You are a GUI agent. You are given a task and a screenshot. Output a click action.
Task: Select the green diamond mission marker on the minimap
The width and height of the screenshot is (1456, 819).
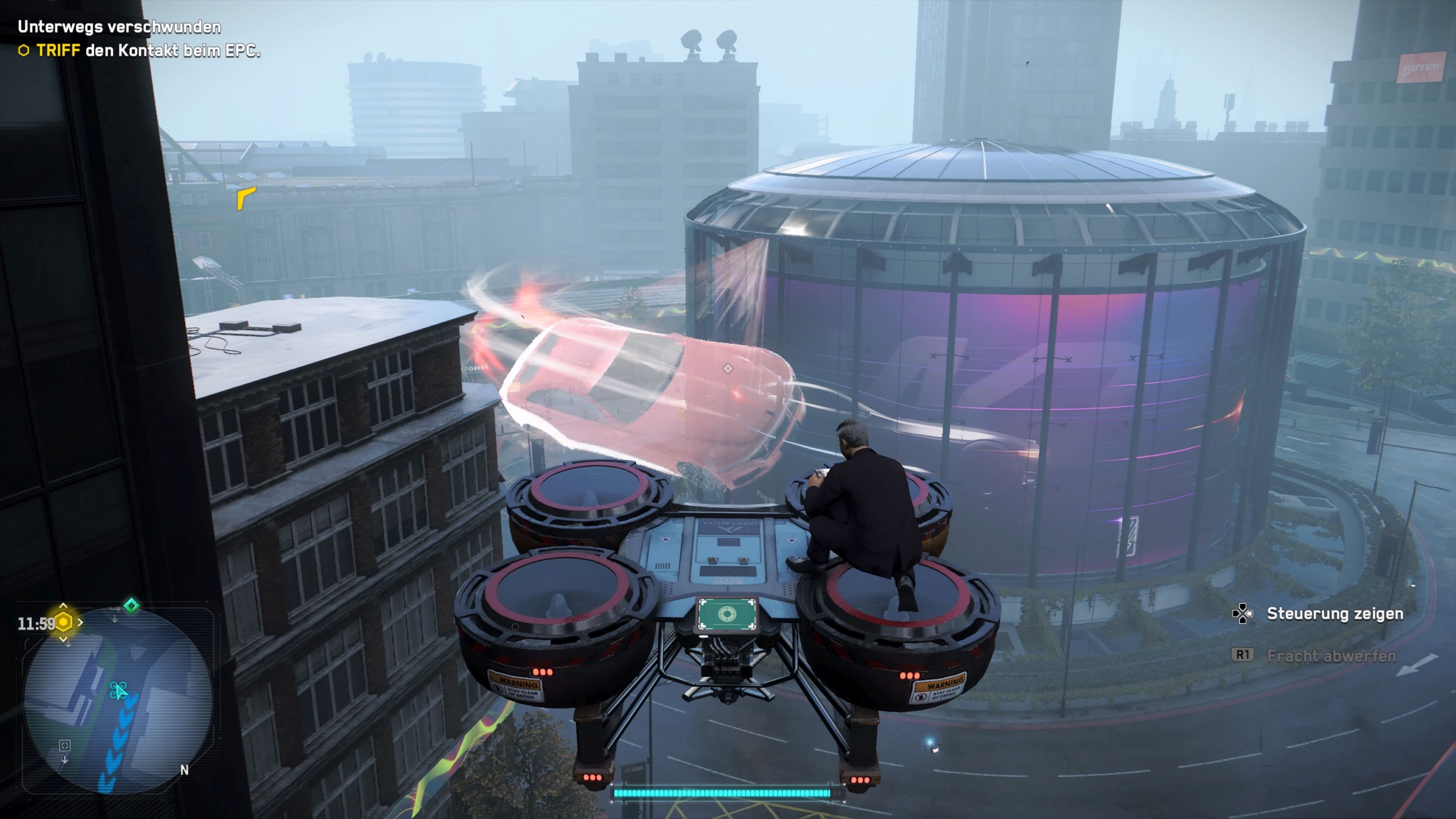pyautogui.click(x=131, y=606)
